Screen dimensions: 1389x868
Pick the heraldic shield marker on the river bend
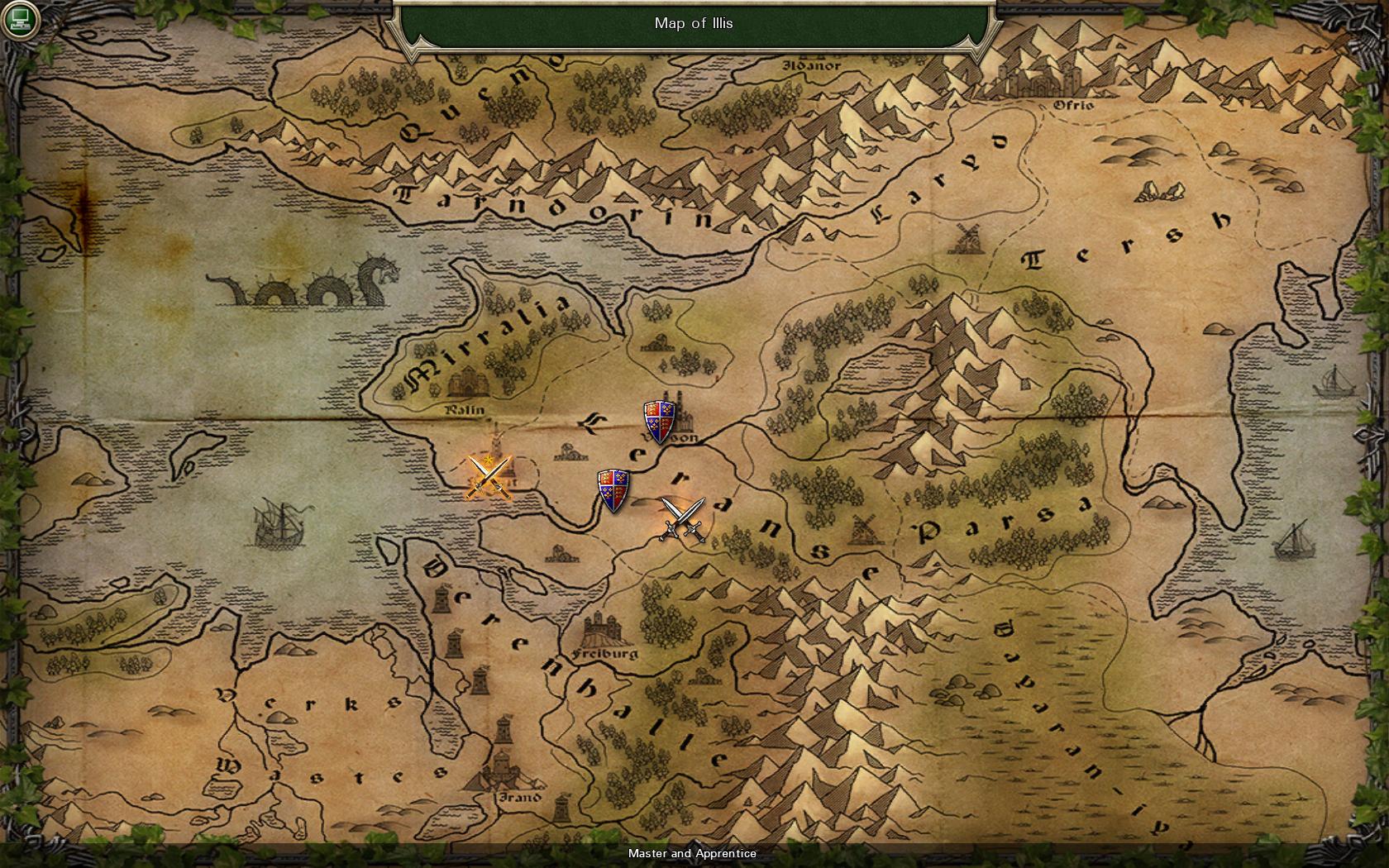(x=613, y=490)
